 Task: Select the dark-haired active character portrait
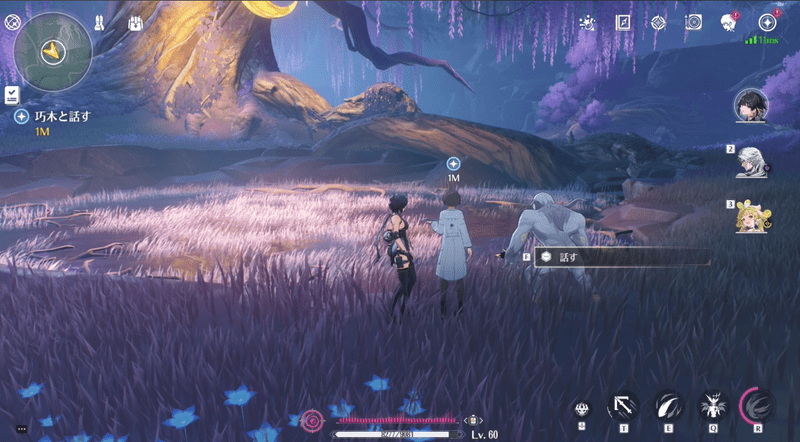point(751,103)
